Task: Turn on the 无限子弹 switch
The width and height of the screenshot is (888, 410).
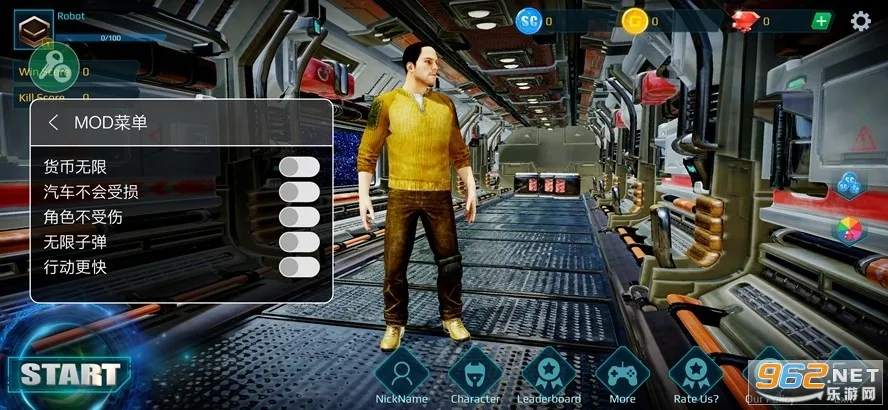Action: point(299,242)
